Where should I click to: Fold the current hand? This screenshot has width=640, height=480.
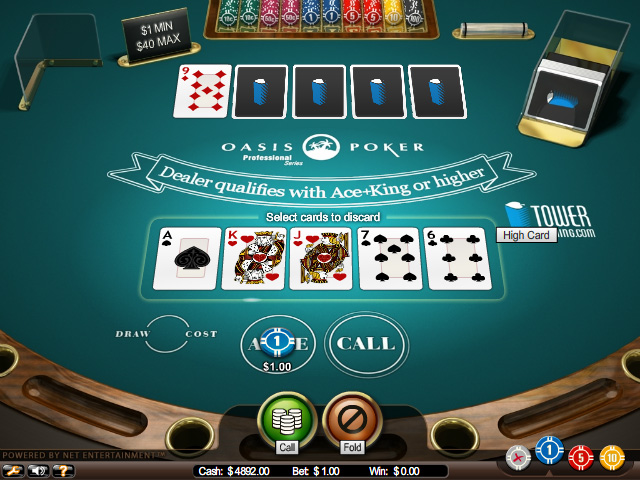coord(351,419)
